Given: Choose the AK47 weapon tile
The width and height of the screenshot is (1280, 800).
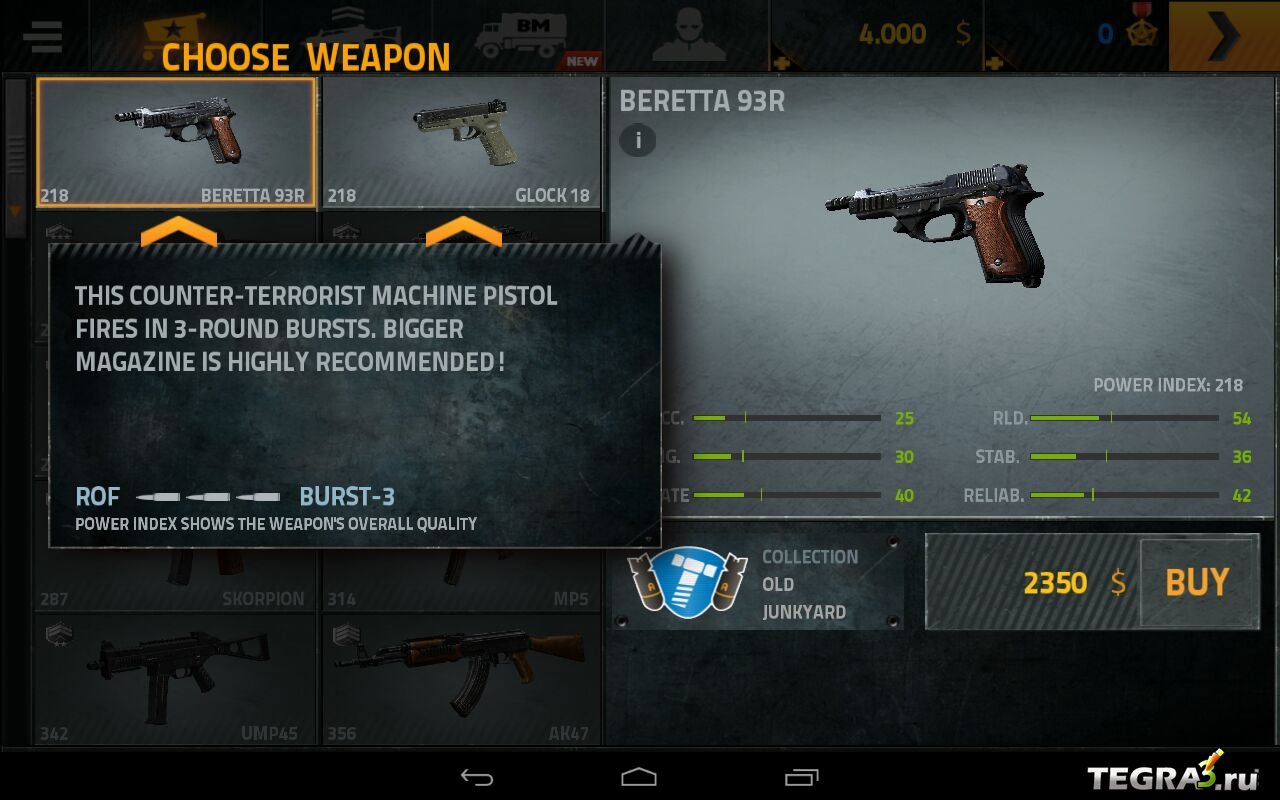Looking at the screenshot, I should tap(461, 680).
